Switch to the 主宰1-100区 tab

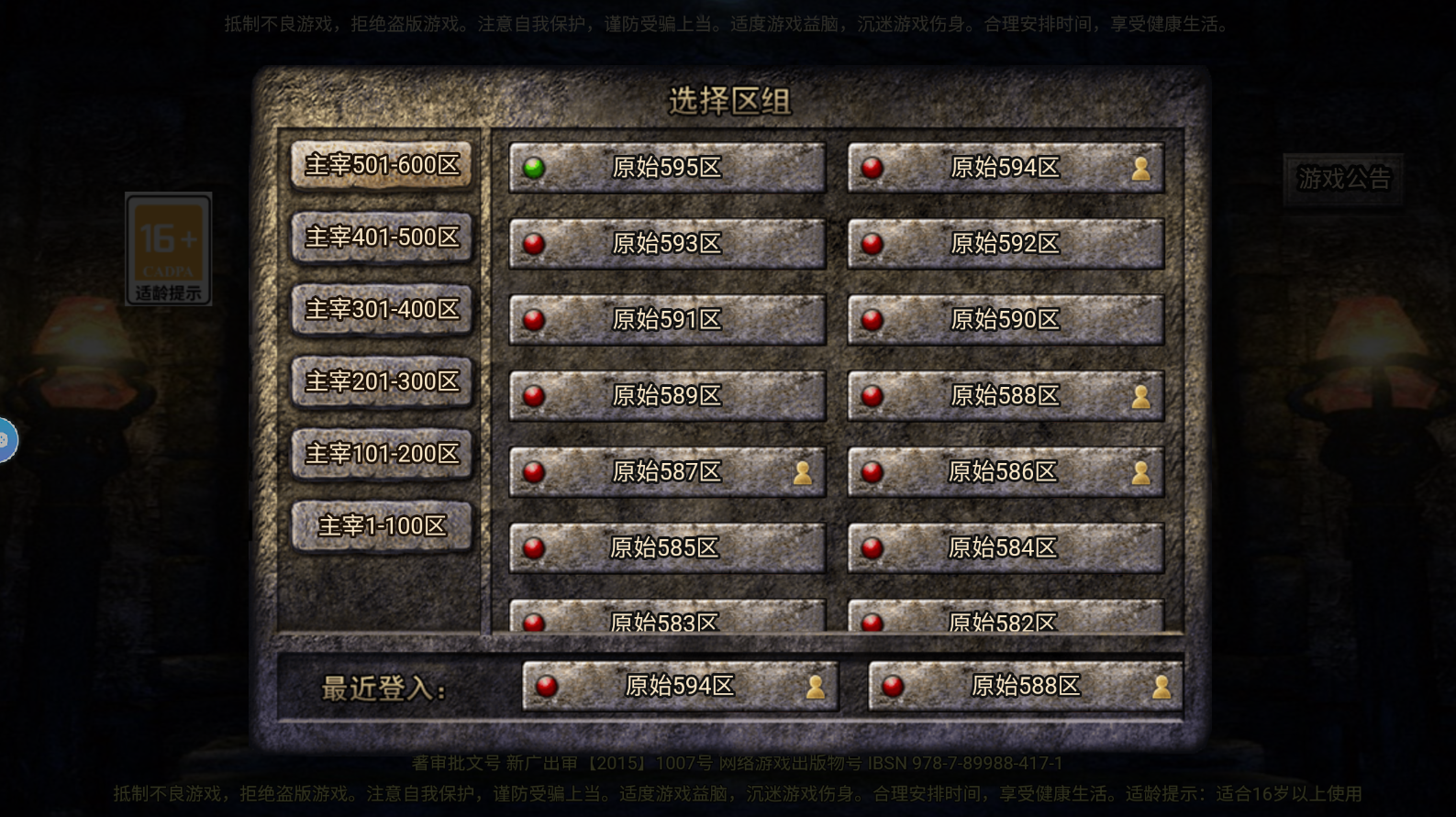[x=382, y=526]
